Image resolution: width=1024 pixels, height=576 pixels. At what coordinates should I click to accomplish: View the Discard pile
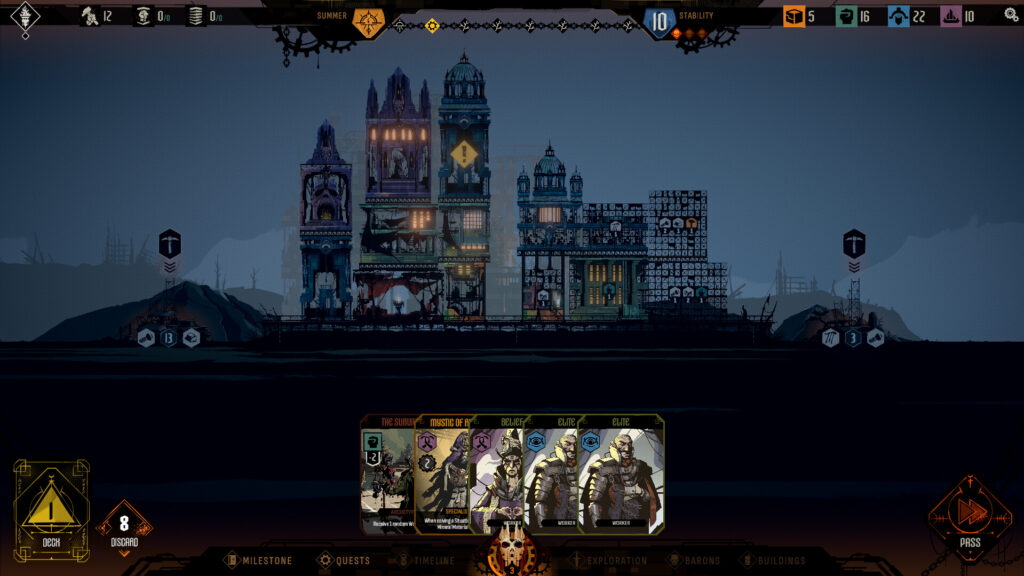(x=124, y=527)
